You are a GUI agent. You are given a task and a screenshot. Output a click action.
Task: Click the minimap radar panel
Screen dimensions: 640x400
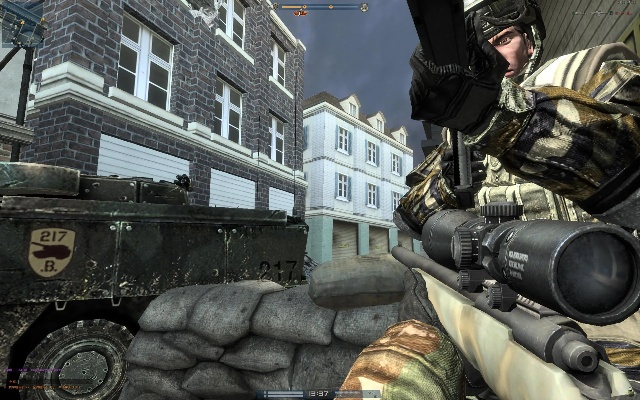pyautogui.click(x=22, y=22)
